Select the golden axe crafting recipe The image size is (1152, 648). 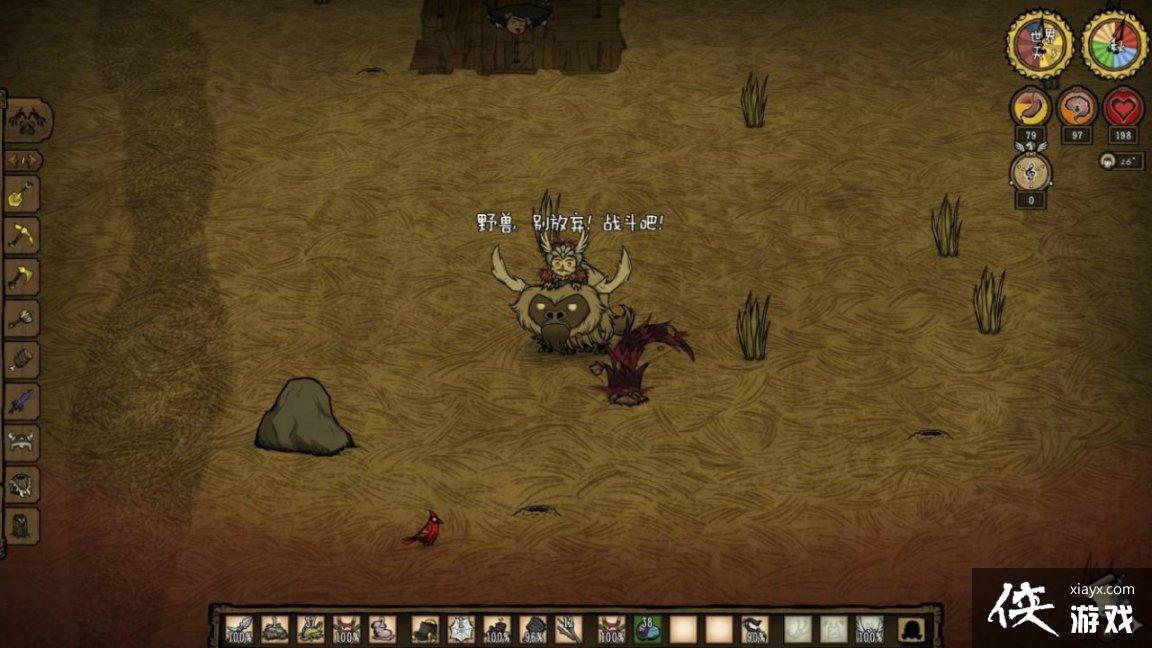point(22,277)
